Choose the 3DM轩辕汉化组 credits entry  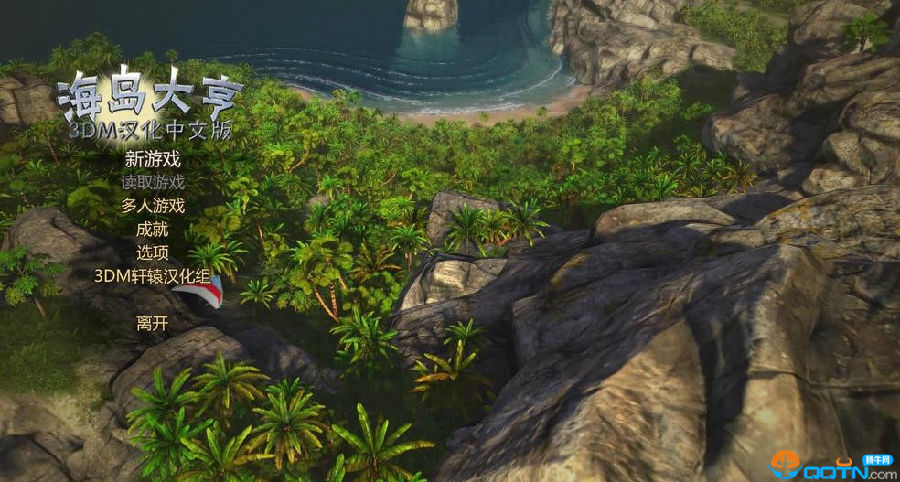[x=152, y=276]
